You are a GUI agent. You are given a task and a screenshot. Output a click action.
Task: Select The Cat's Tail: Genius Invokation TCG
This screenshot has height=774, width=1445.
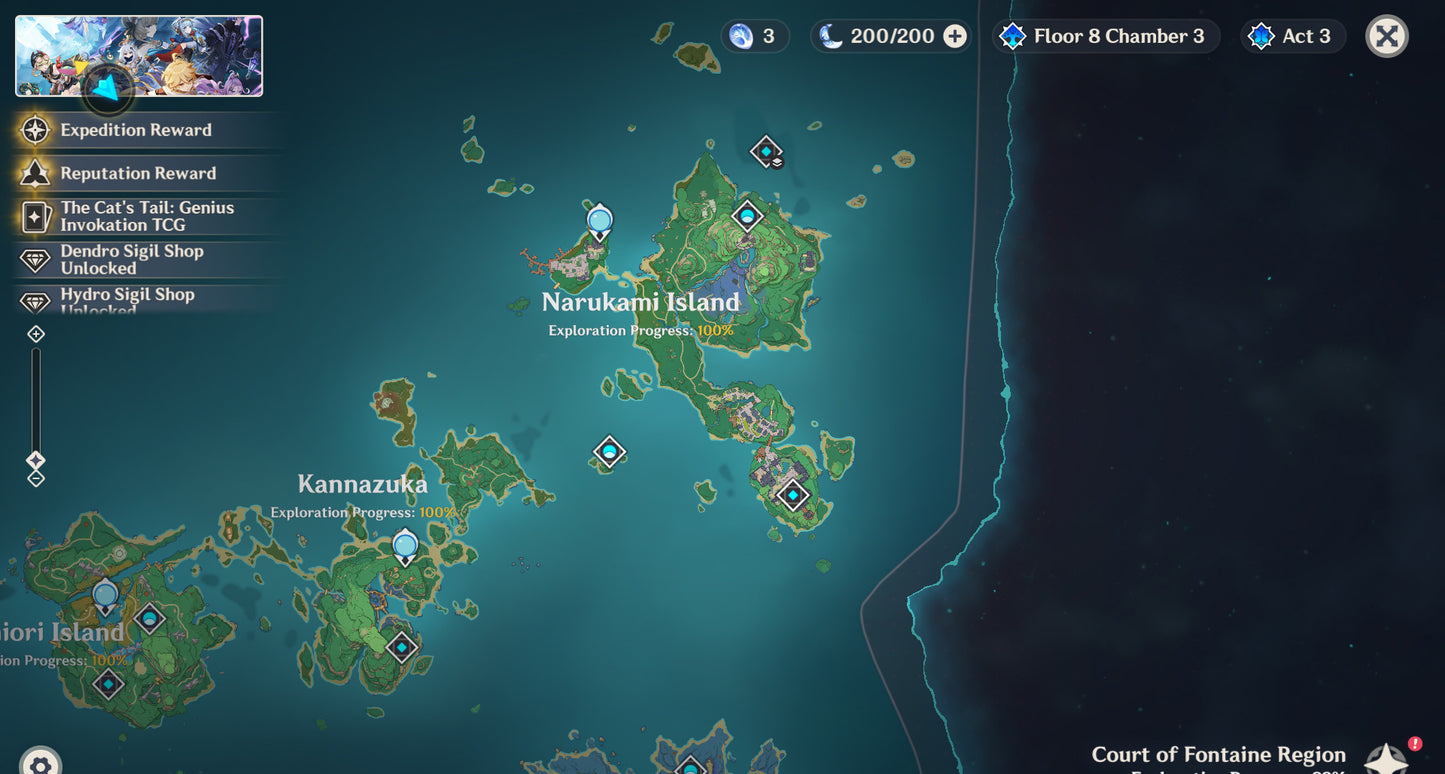[146, 216]
